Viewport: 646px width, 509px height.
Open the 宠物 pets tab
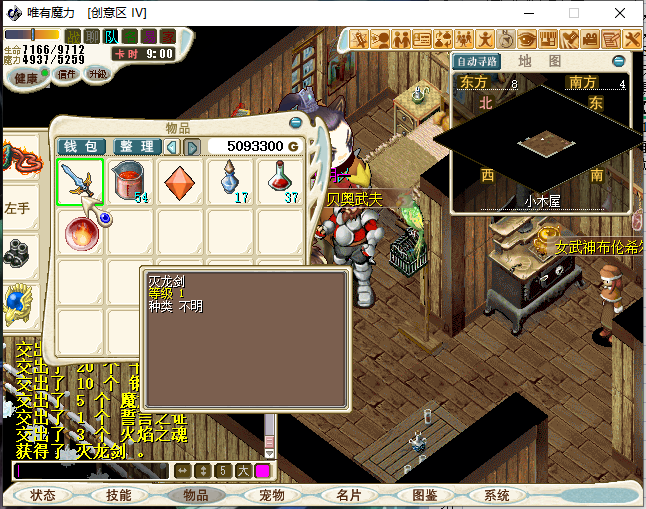point(272,495)
